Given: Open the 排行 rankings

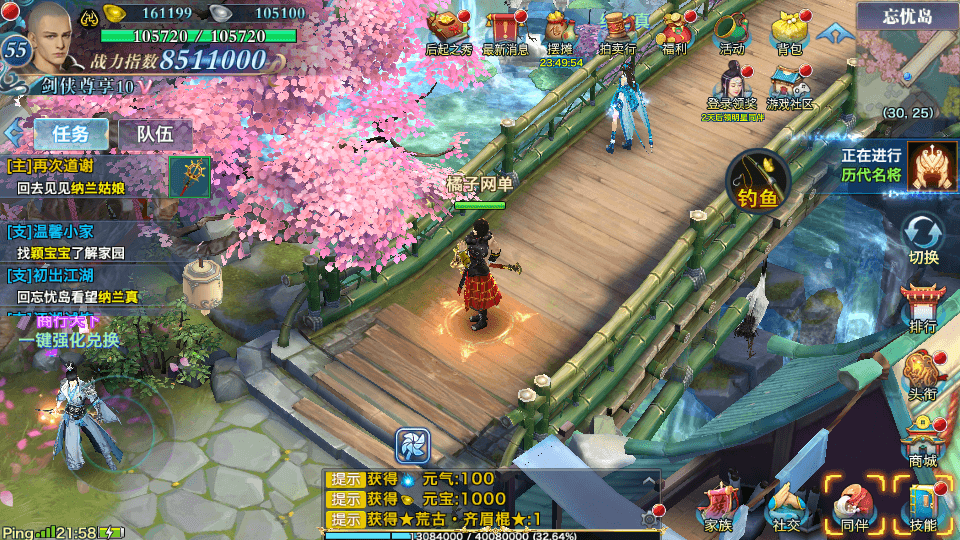Looking at the screenshot, I should coord(923,307).
